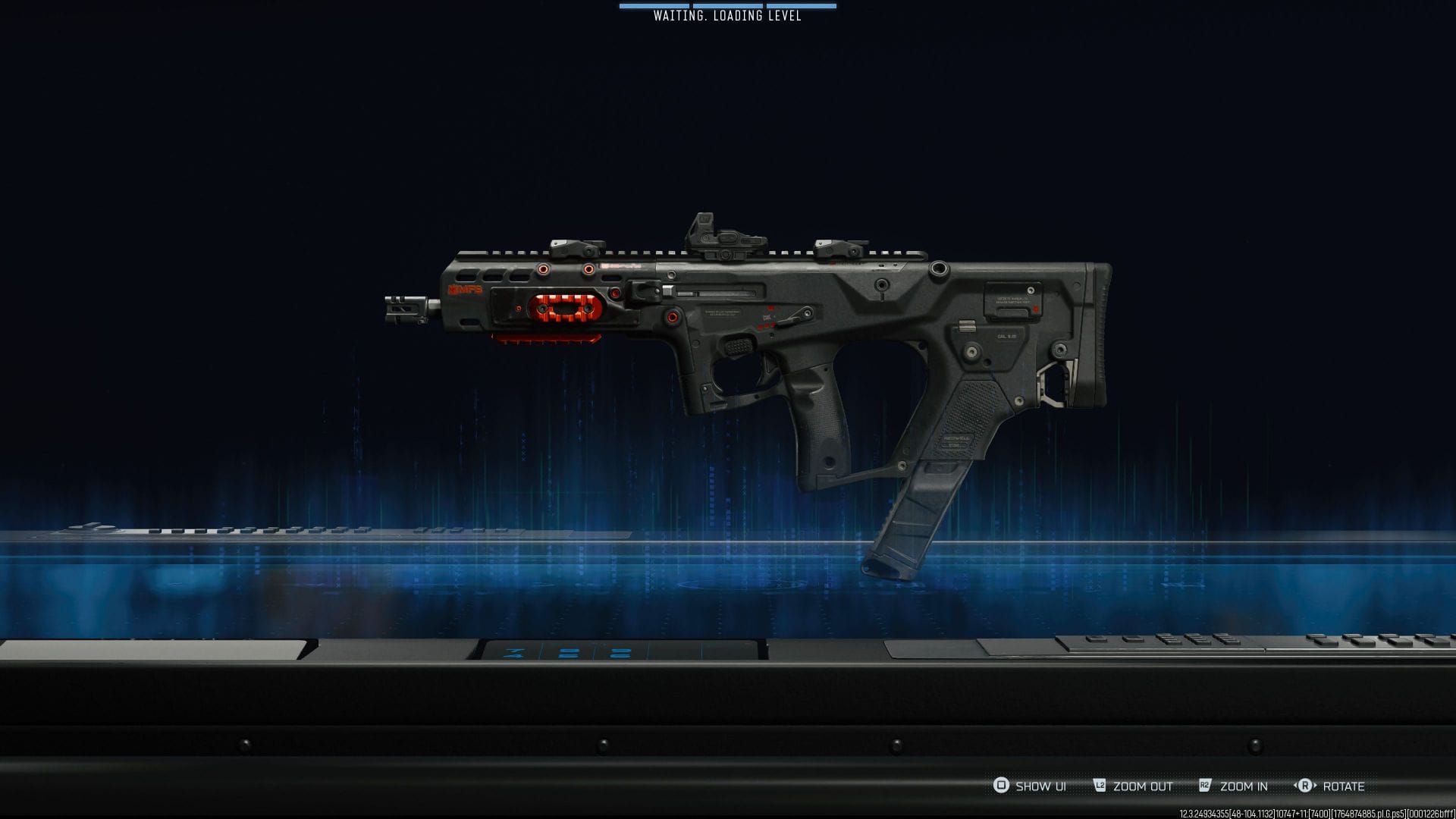The height and width of the screenshot is (819, 1456).
Task: Click the R-stick Rotate icon
Action: pyautogui.click(x=1306, y=787)
